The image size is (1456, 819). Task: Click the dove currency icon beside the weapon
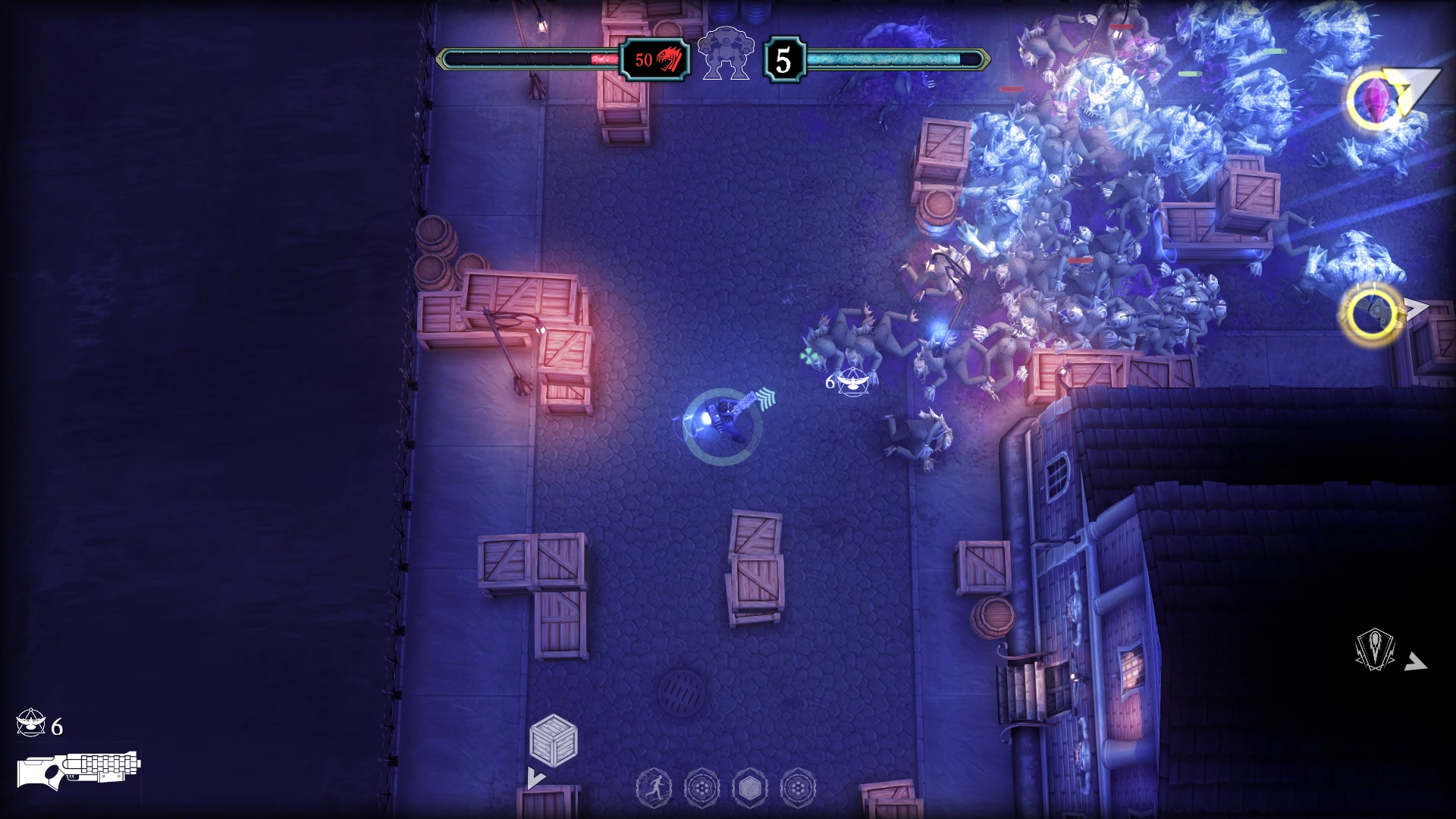(30, 724)
